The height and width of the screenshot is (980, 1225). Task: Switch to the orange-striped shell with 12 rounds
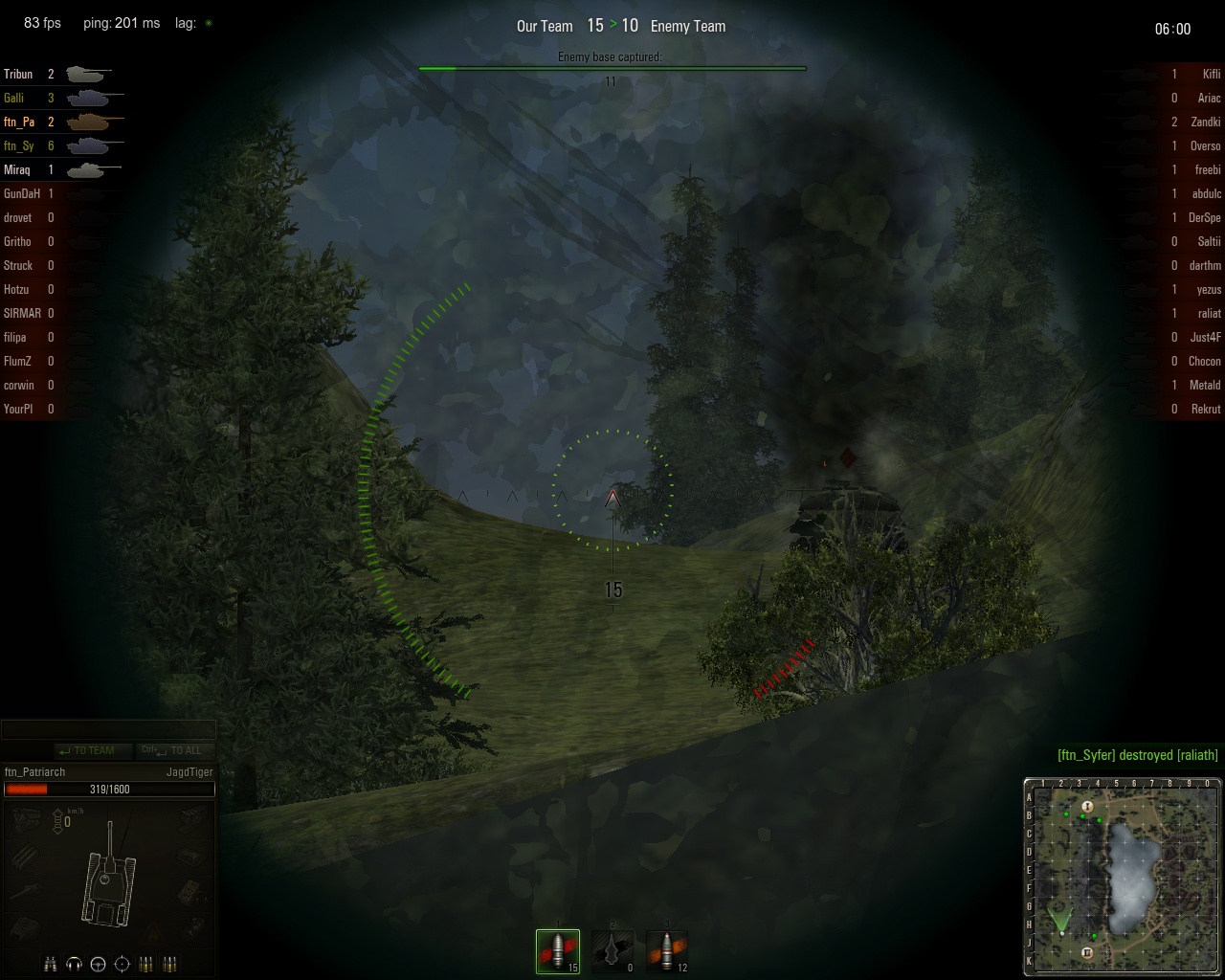667,950
